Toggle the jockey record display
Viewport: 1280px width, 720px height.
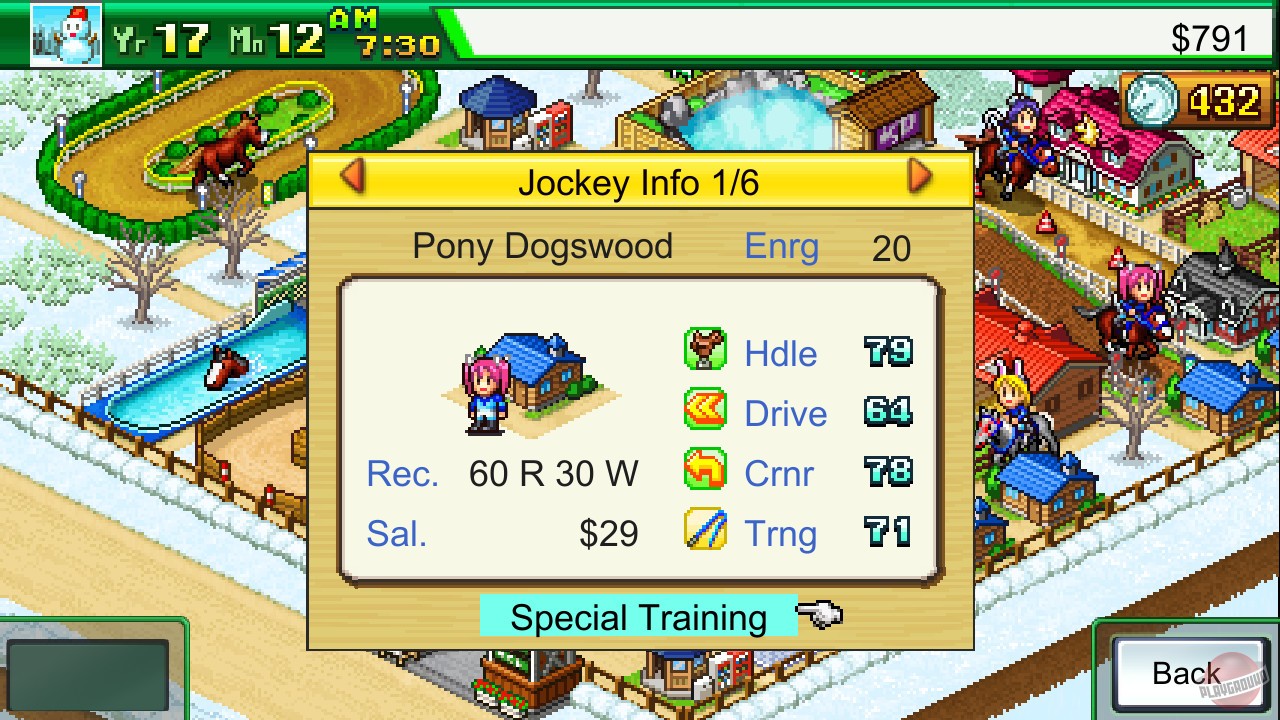point(552,473)
